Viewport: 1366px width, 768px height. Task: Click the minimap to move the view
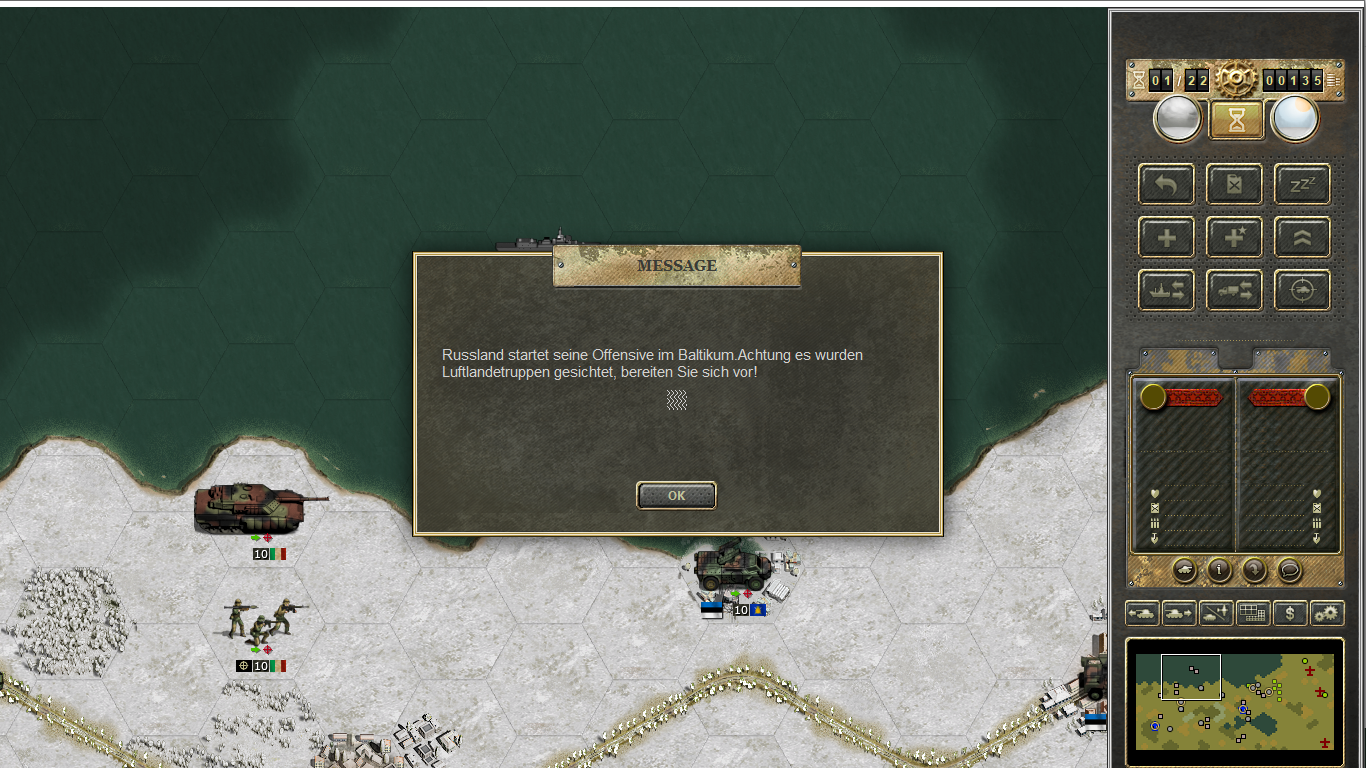click(x=1235, y=702)
